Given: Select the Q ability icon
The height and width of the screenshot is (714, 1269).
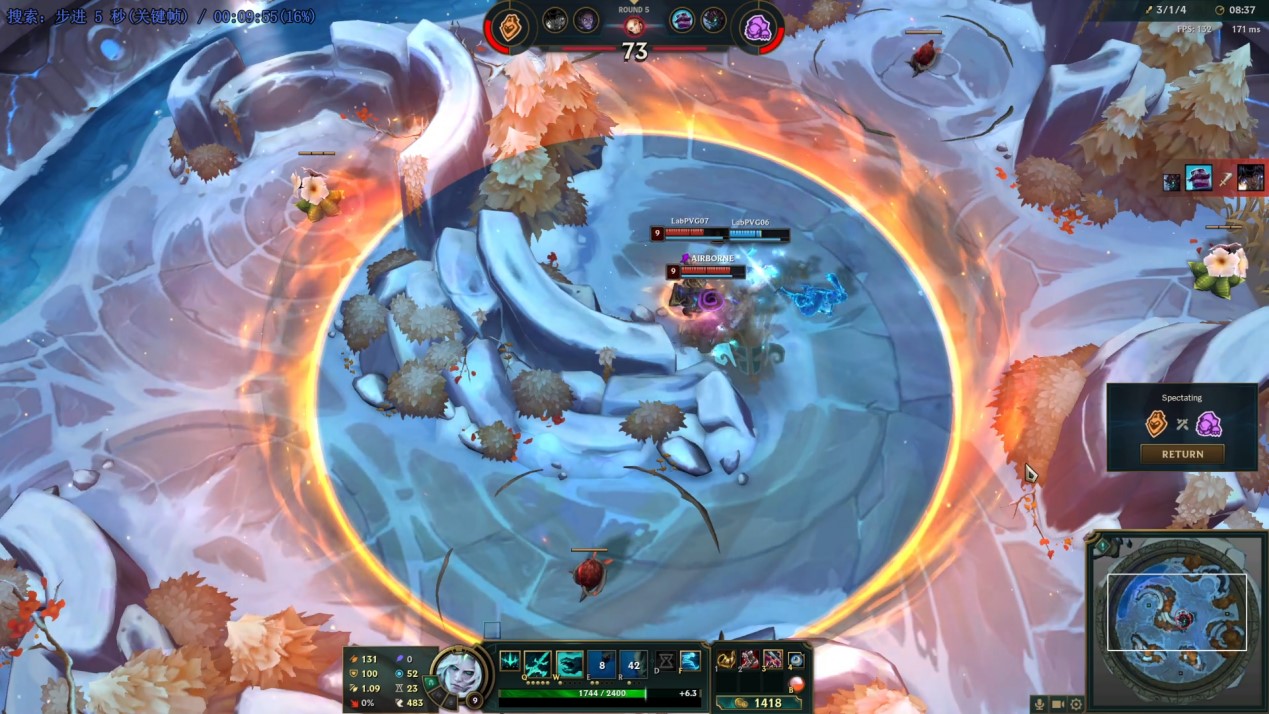Looking at the screenshot, I should [x=537, y=663].
